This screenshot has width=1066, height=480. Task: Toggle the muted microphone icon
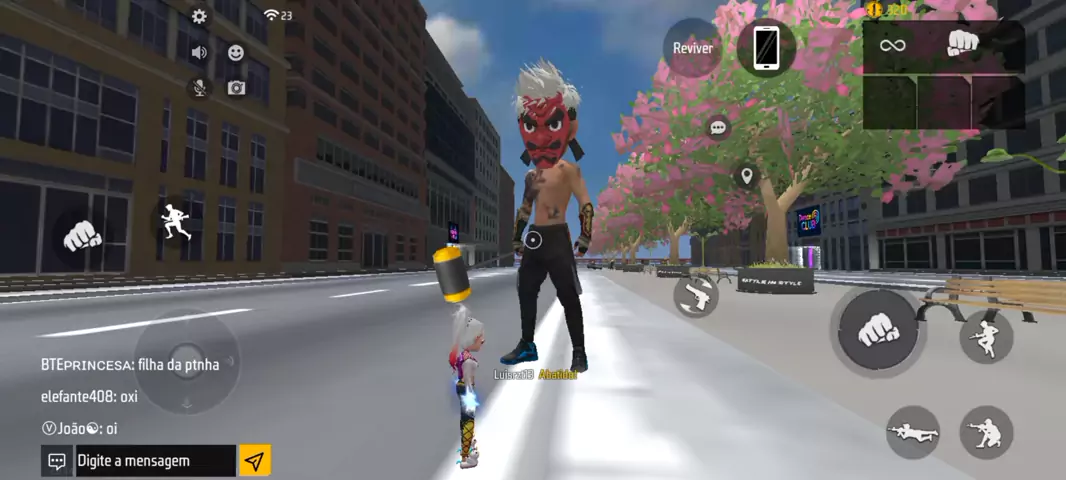click(199, 88)
